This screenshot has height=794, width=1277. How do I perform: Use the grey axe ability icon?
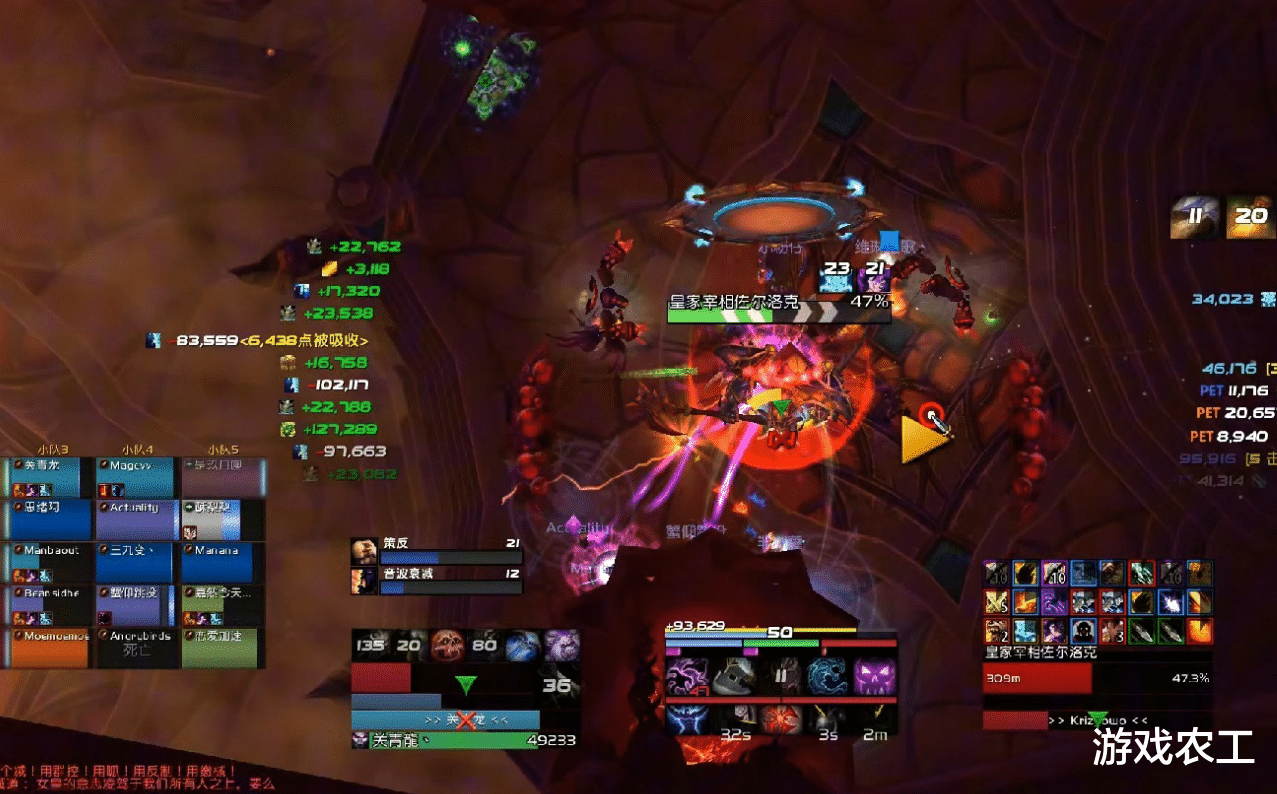click(x=735, y=676)
